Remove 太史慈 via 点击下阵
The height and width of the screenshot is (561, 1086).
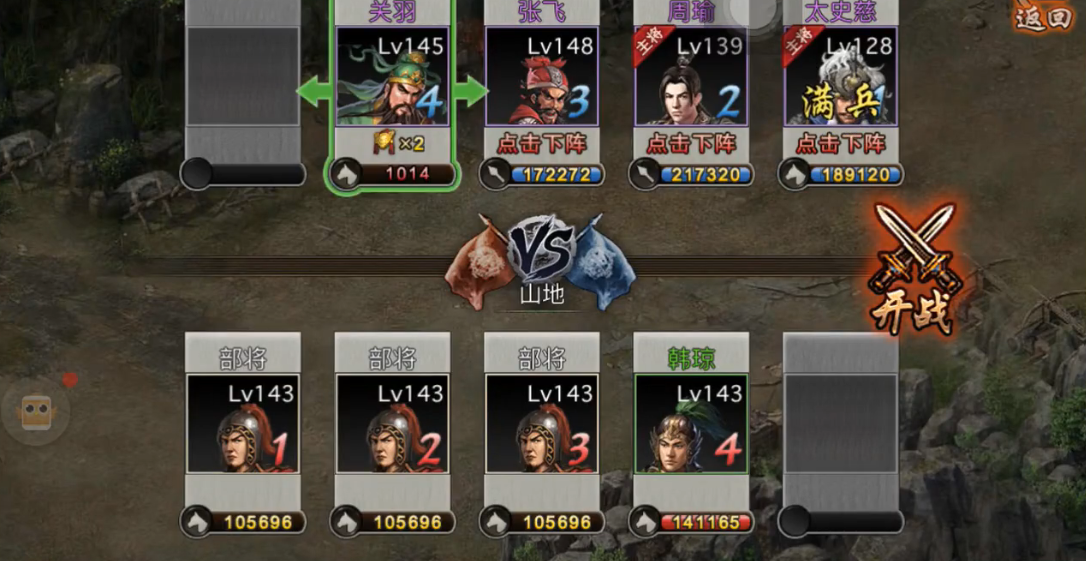tap(841, 143)
